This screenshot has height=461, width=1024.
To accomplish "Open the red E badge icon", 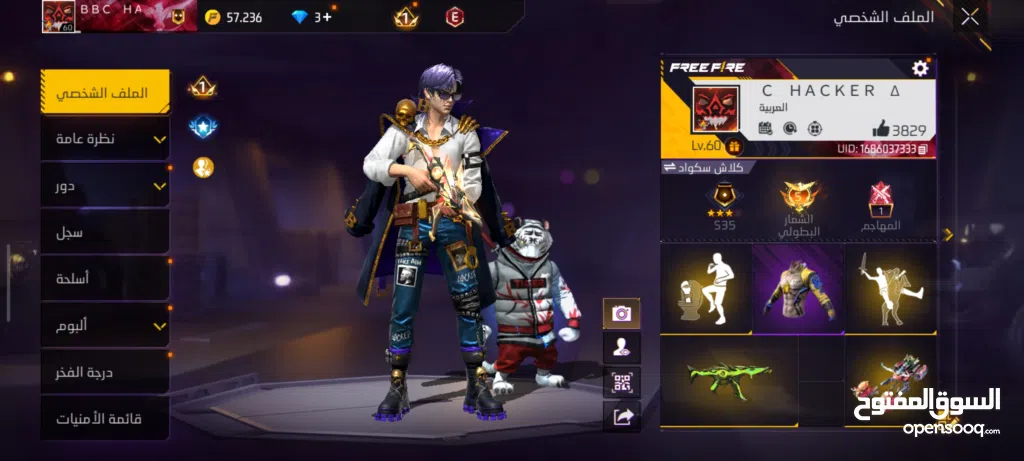I will pos(455,17).
